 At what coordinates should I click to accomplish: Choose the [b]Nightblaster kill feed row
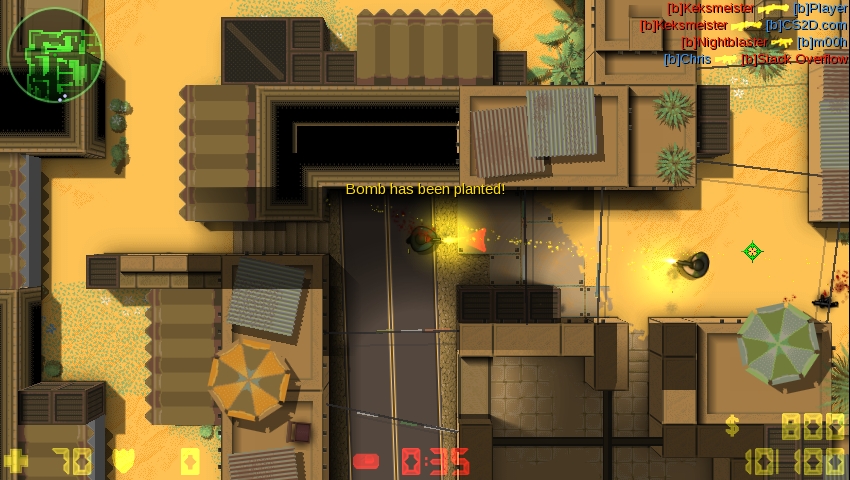(764, 42)
